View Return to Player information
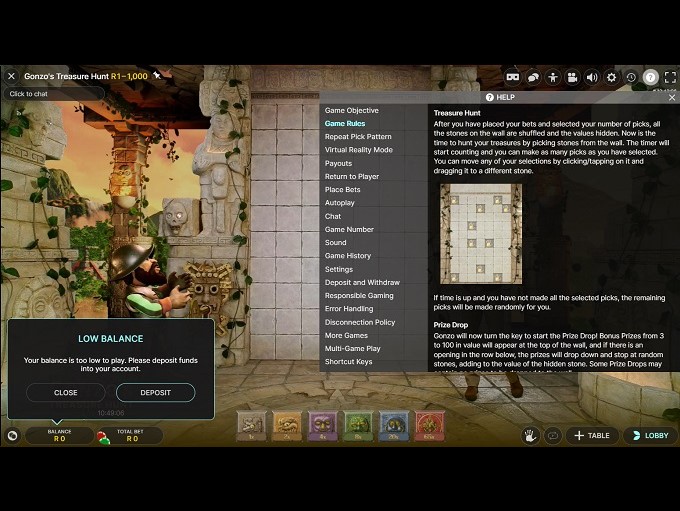 tap(352, 177)
